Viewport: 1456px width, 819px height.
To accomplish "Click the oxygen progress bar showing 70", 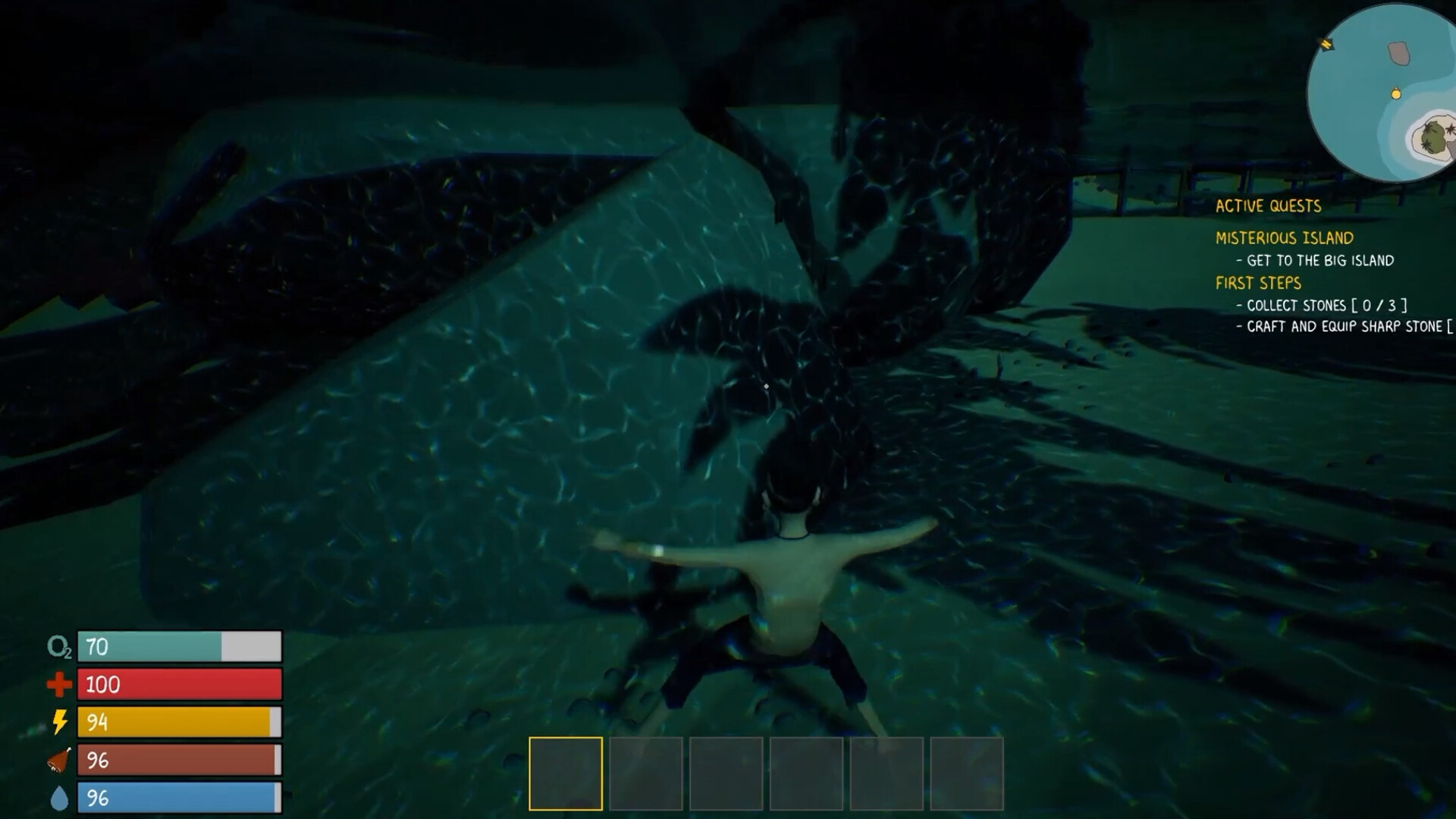I will click(180, 648).
